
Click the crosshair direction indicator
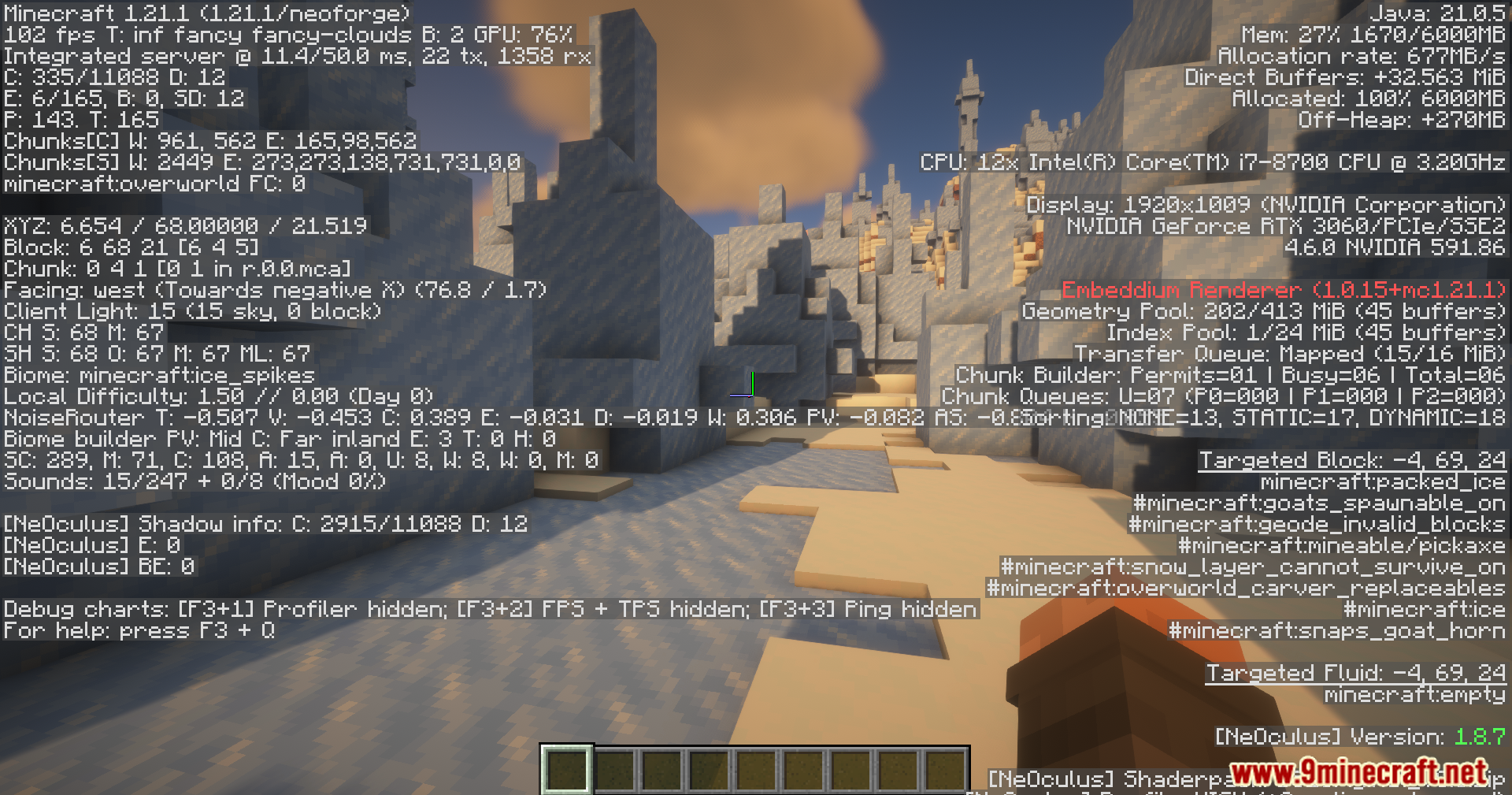[744, 386]
